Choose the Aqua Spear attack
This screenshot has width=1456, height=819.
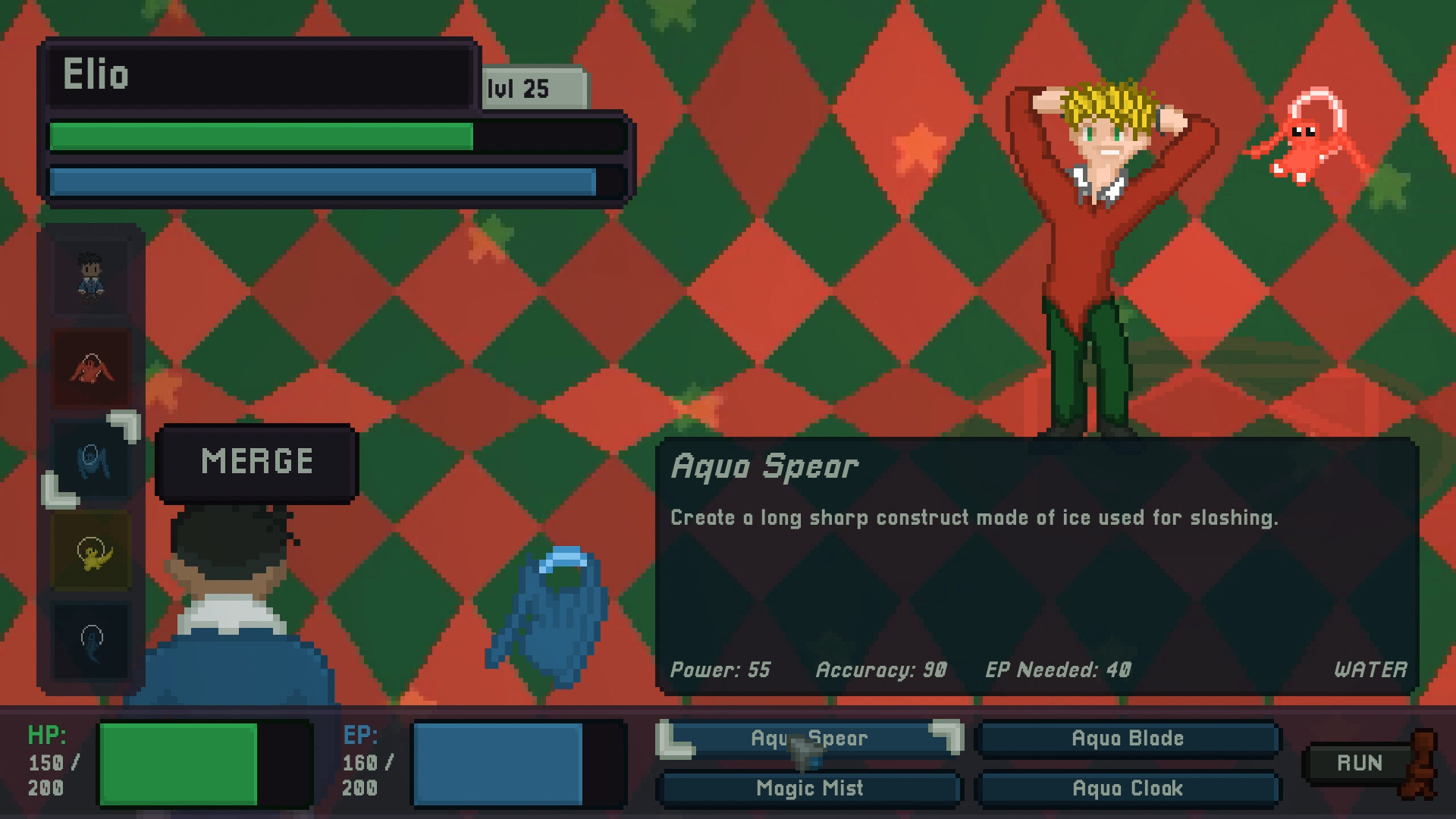coord(809,737)
